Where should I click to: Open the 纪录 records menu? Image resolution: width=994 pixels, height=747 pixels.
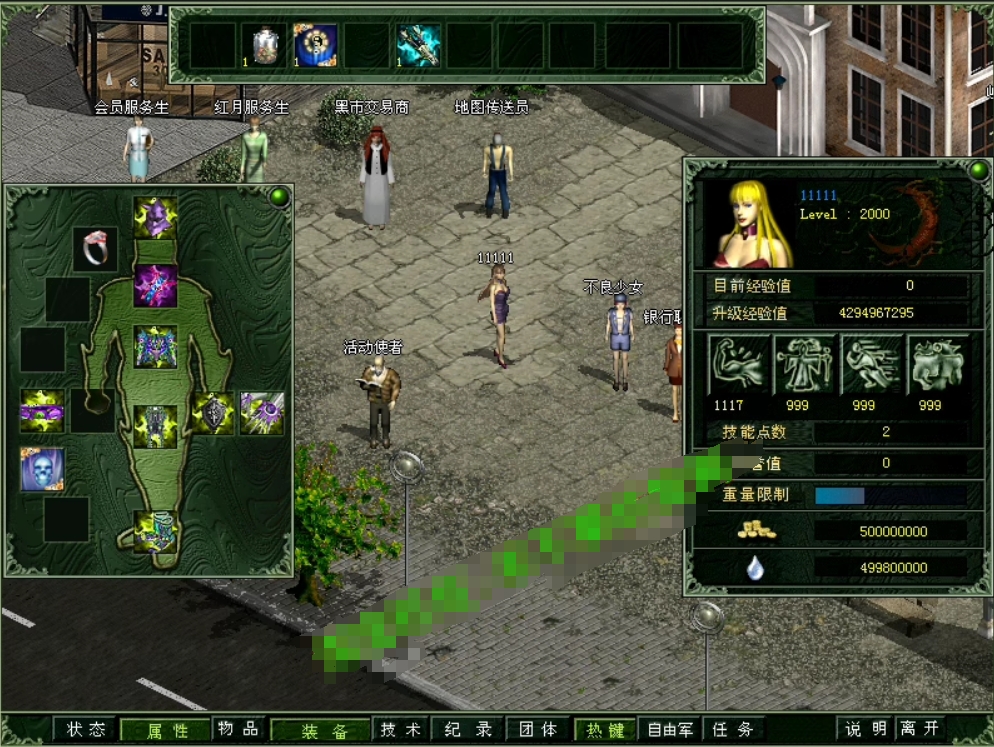coord(468,729)
